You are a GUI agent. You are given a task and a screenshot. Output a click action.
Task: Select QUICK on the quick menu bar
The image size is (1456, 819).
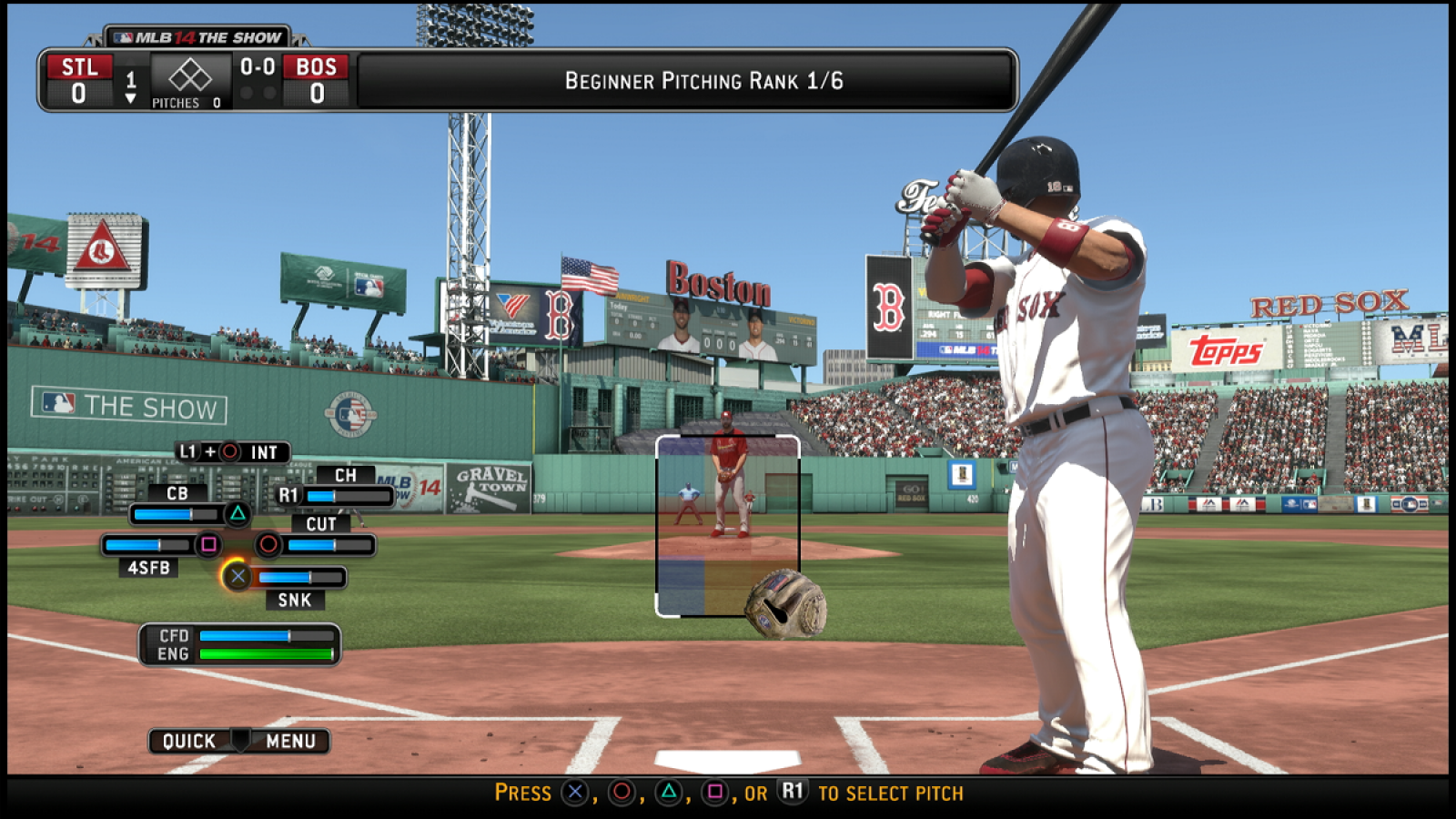click(x=188, y=741)
